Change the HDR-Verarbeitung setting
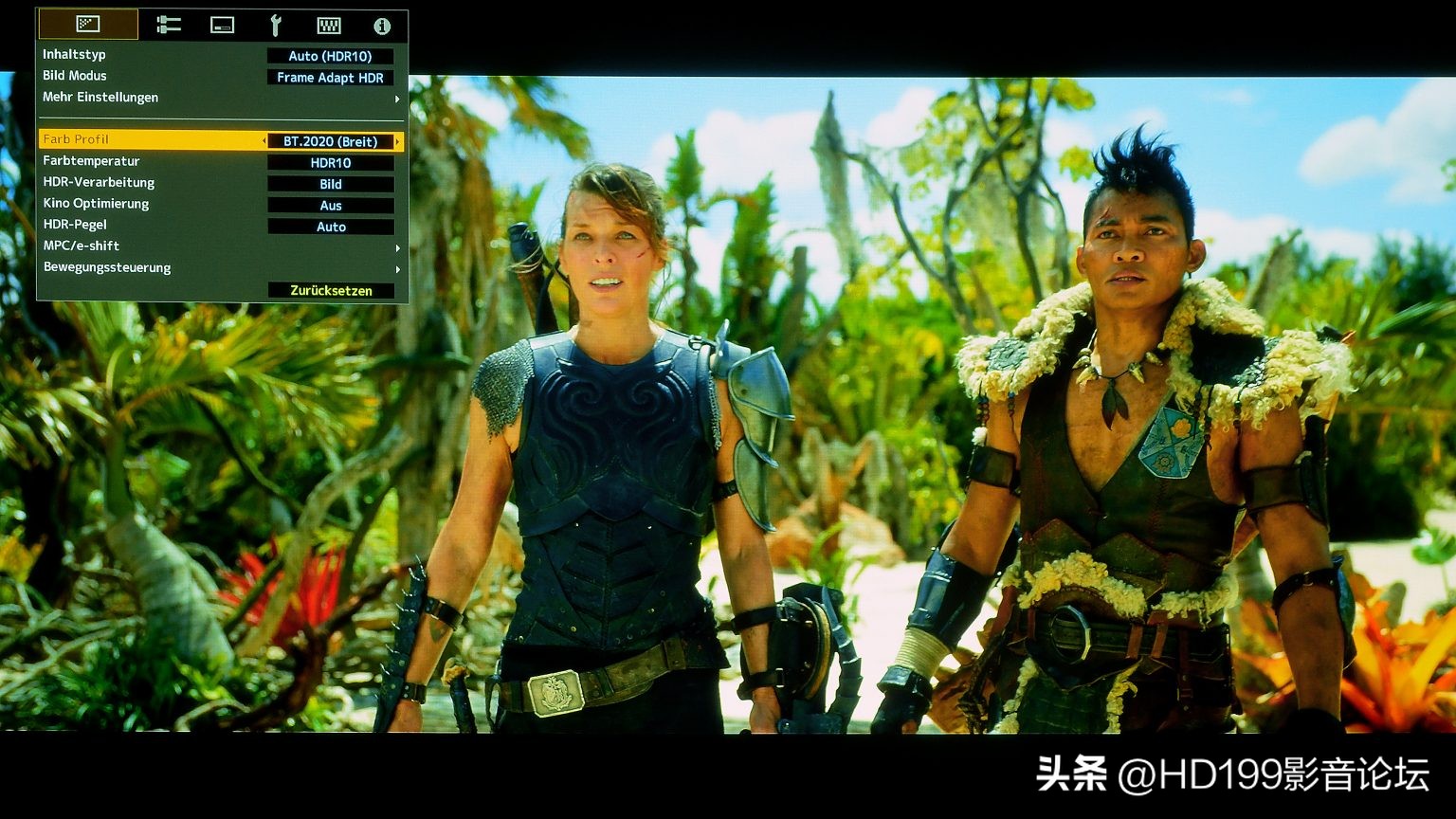This screenshot has width=1456, height=819. [x=330, y=184]
